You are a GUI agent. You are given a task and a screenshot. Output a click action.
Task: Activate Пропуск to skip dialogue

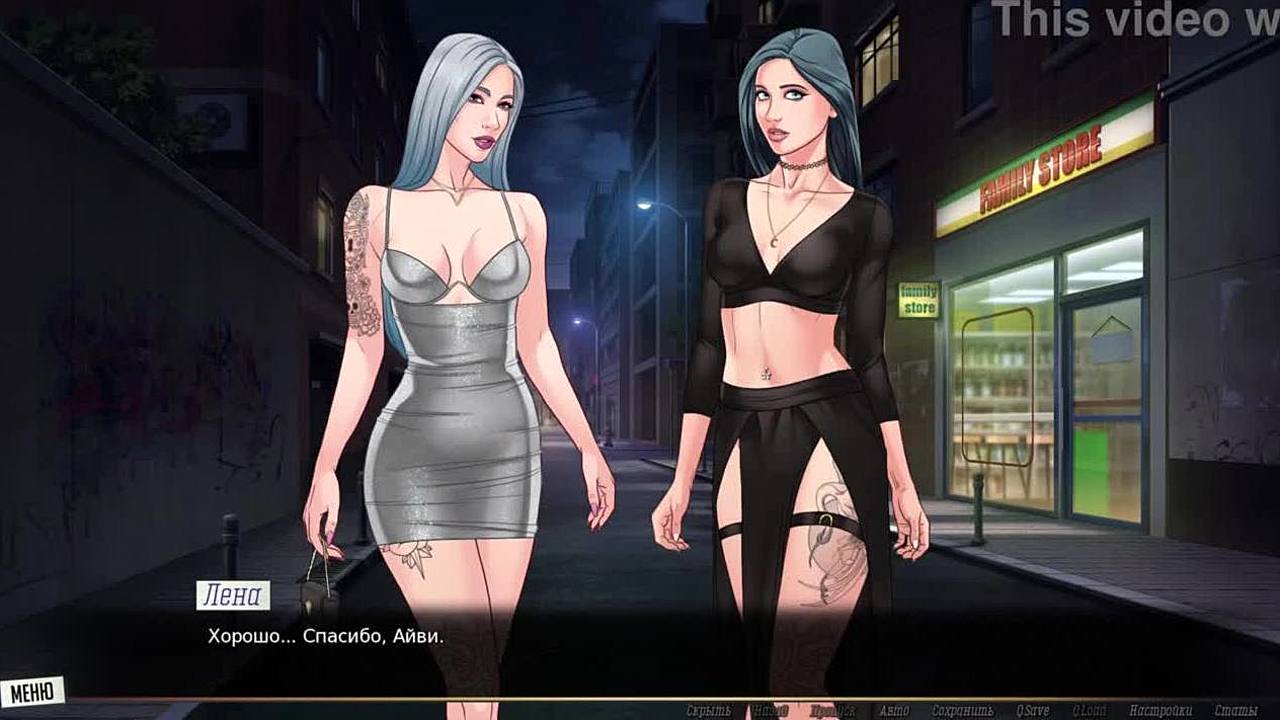pos(834,711)
